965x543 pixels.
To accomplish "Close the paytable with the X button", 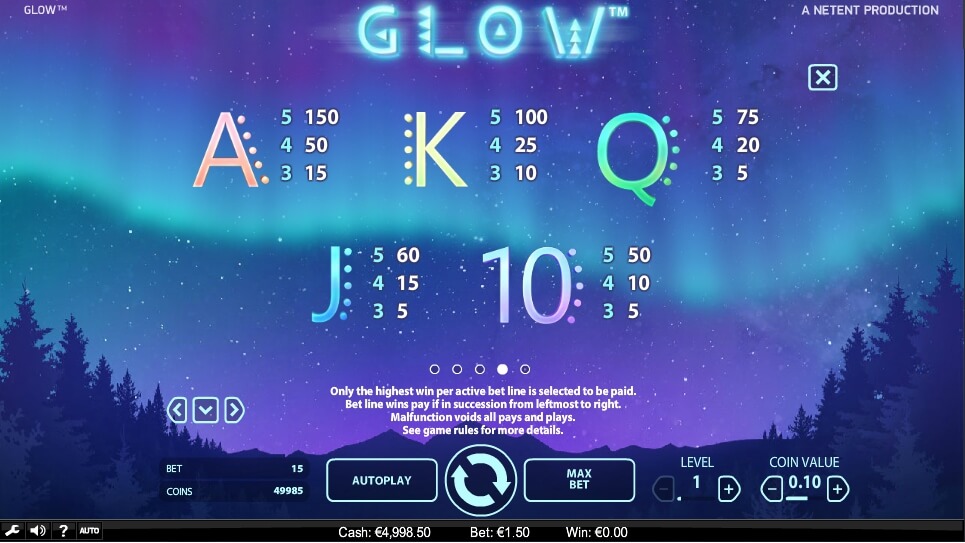I will (x=822, y=77).
